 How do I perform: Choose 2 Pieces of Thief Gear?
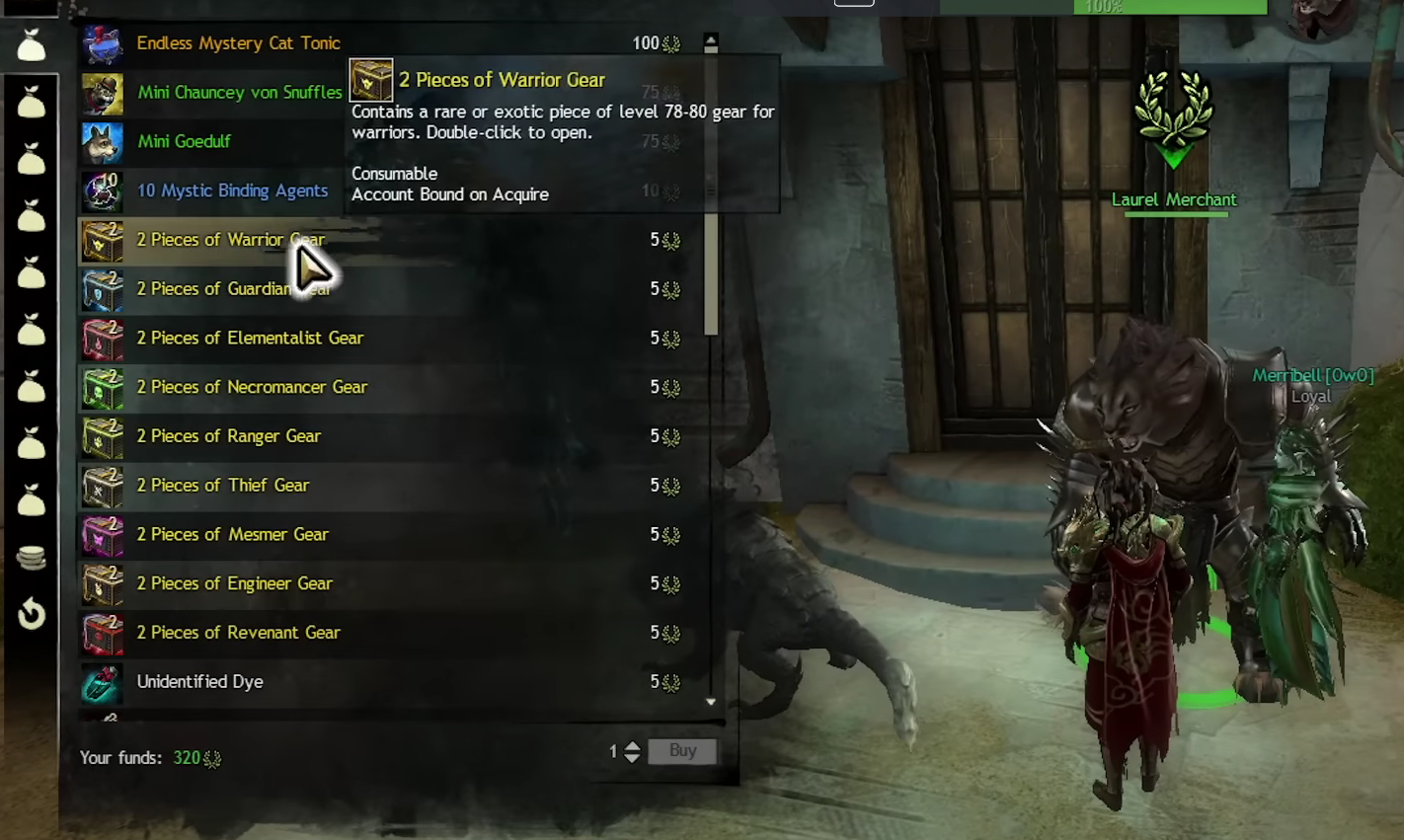pos(223,486)
